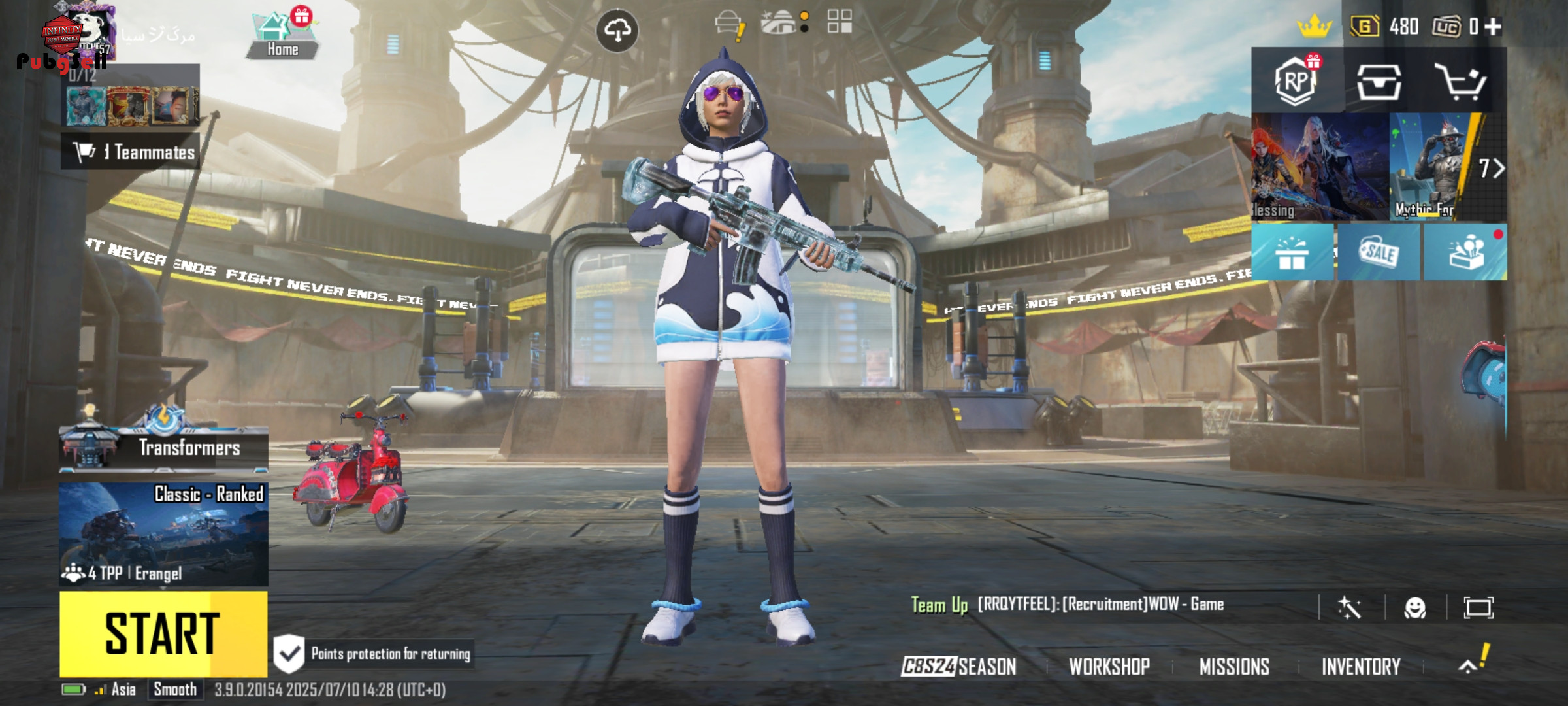This screenshot has width=1568, height=706.
Task: Open the emote smiley face icon
Action: (1415, 608)
